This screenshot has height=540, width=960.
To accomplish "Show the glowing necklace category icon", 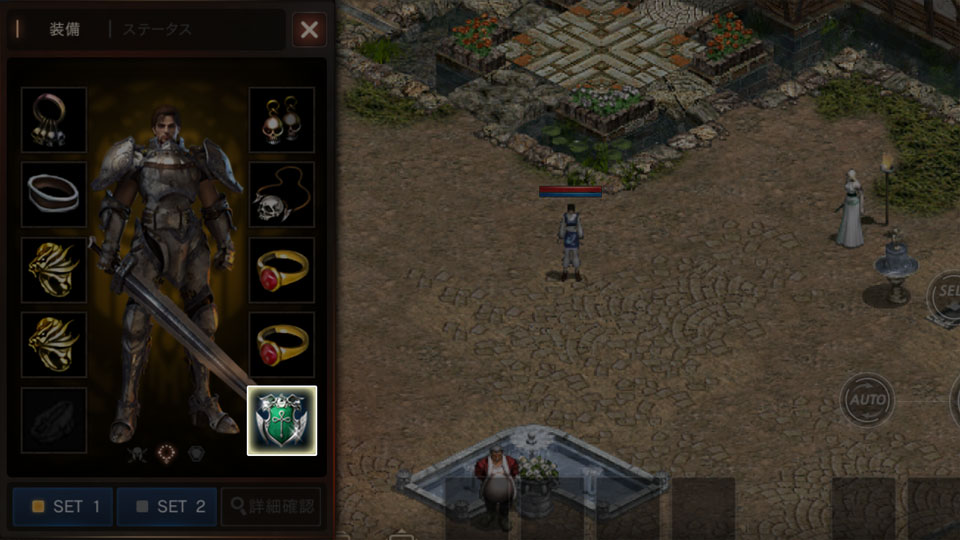I will pos(166,453).
